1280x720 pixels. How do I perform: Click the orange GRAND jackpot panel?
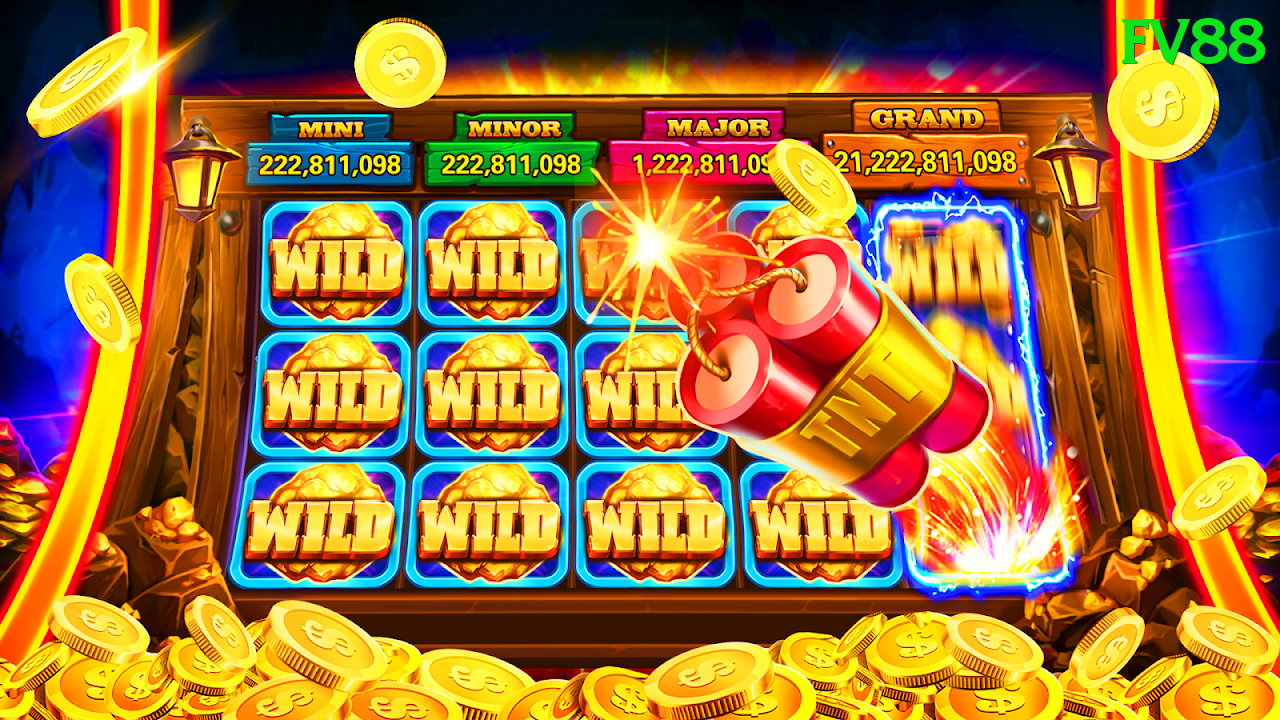(x=925, y=148)
